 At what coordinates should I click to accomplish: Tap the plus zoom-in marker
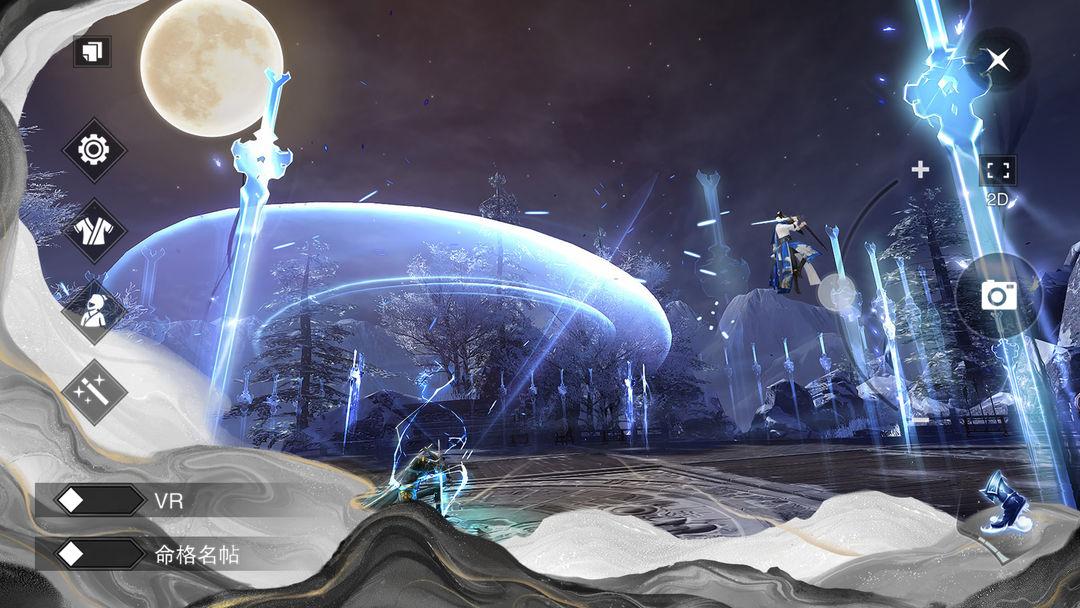920,170
